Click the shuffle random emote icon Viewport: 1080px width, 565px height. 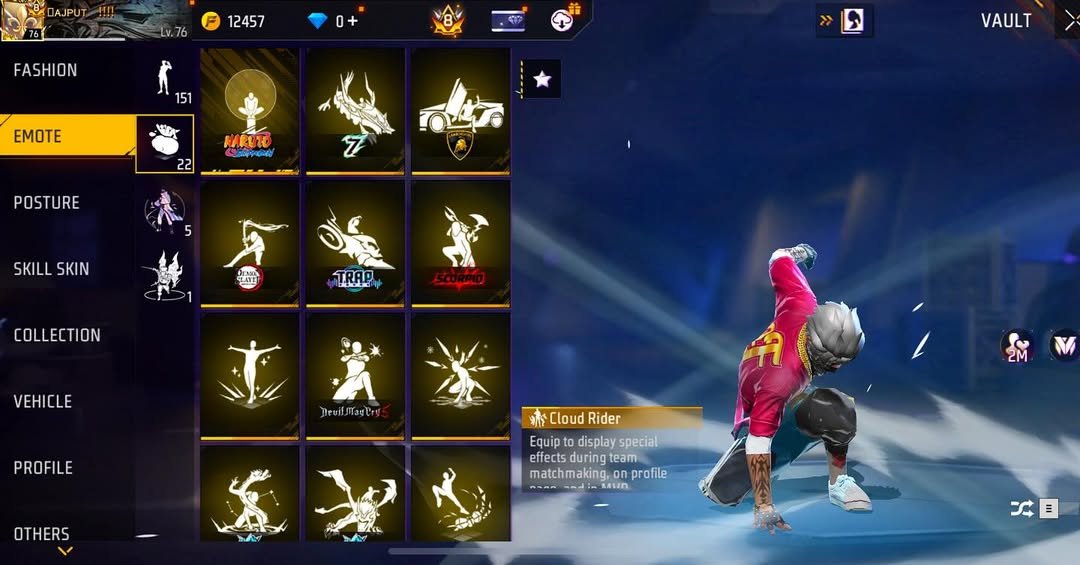point(1021,509)
